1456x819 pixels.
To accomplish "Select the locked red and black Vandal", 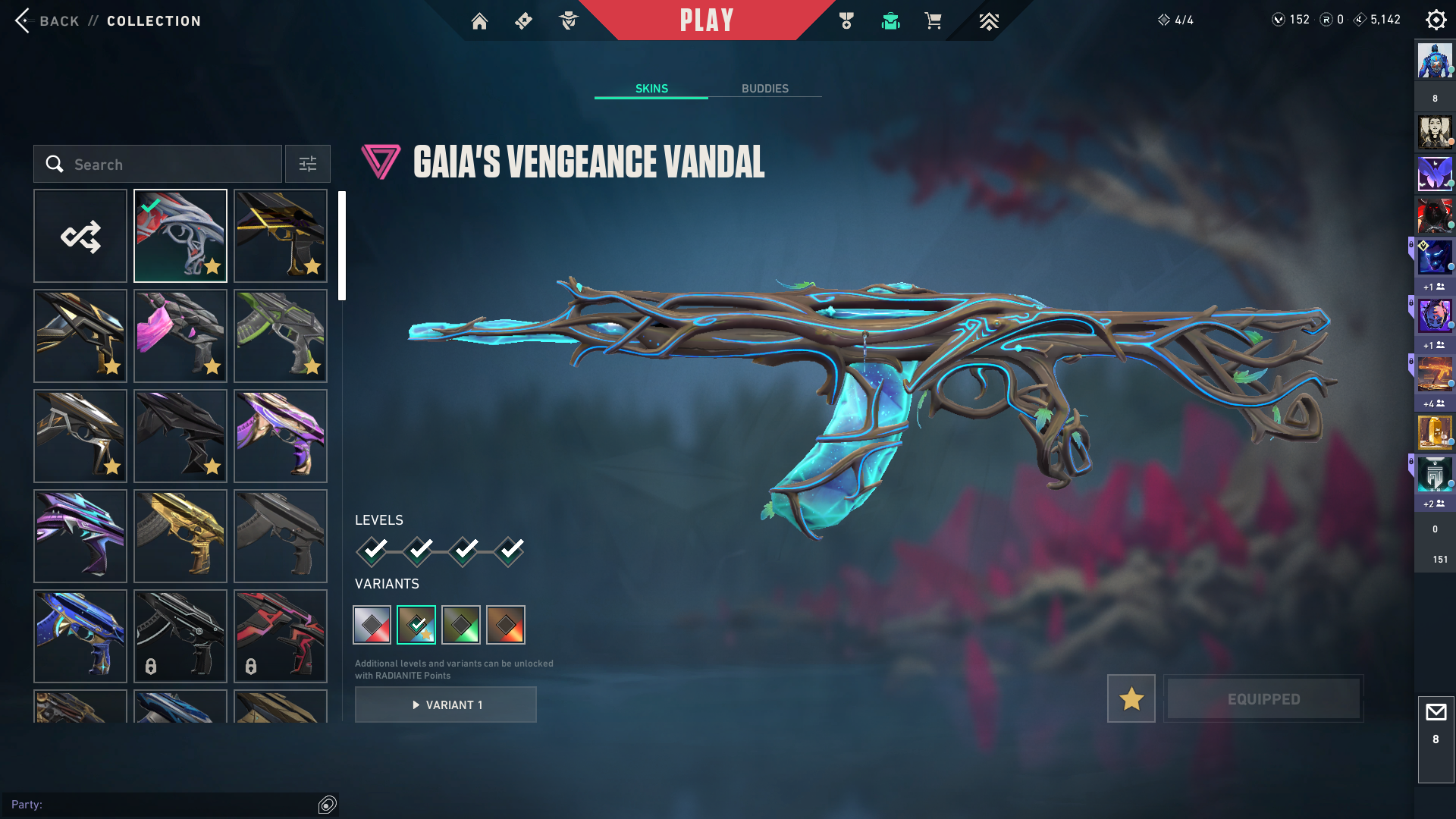I will [x=281, y=636].
